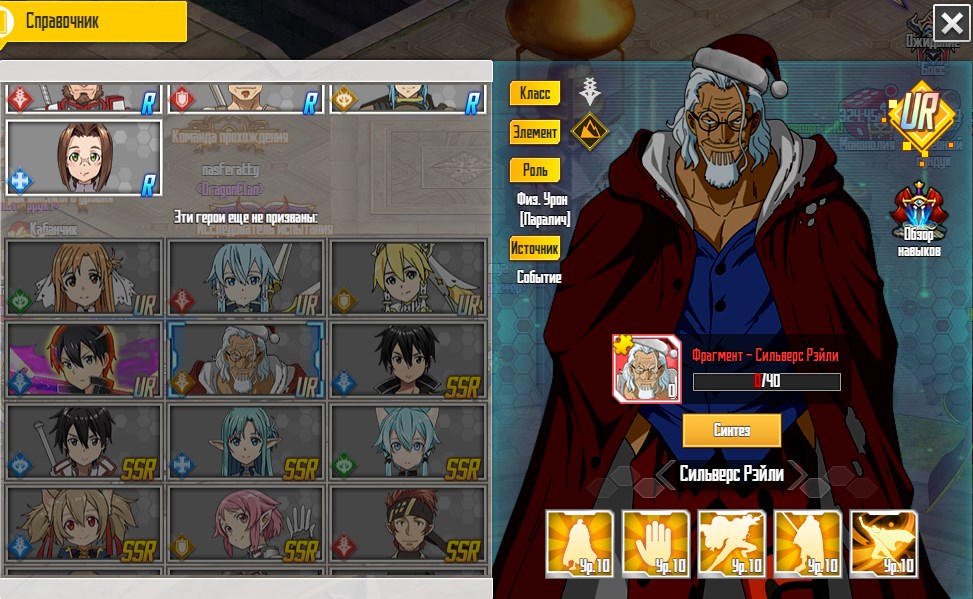Viewport: 973px width, 599px height.
Task: Pick the orange-haired girl UR hero card
Action: [83, 277]
